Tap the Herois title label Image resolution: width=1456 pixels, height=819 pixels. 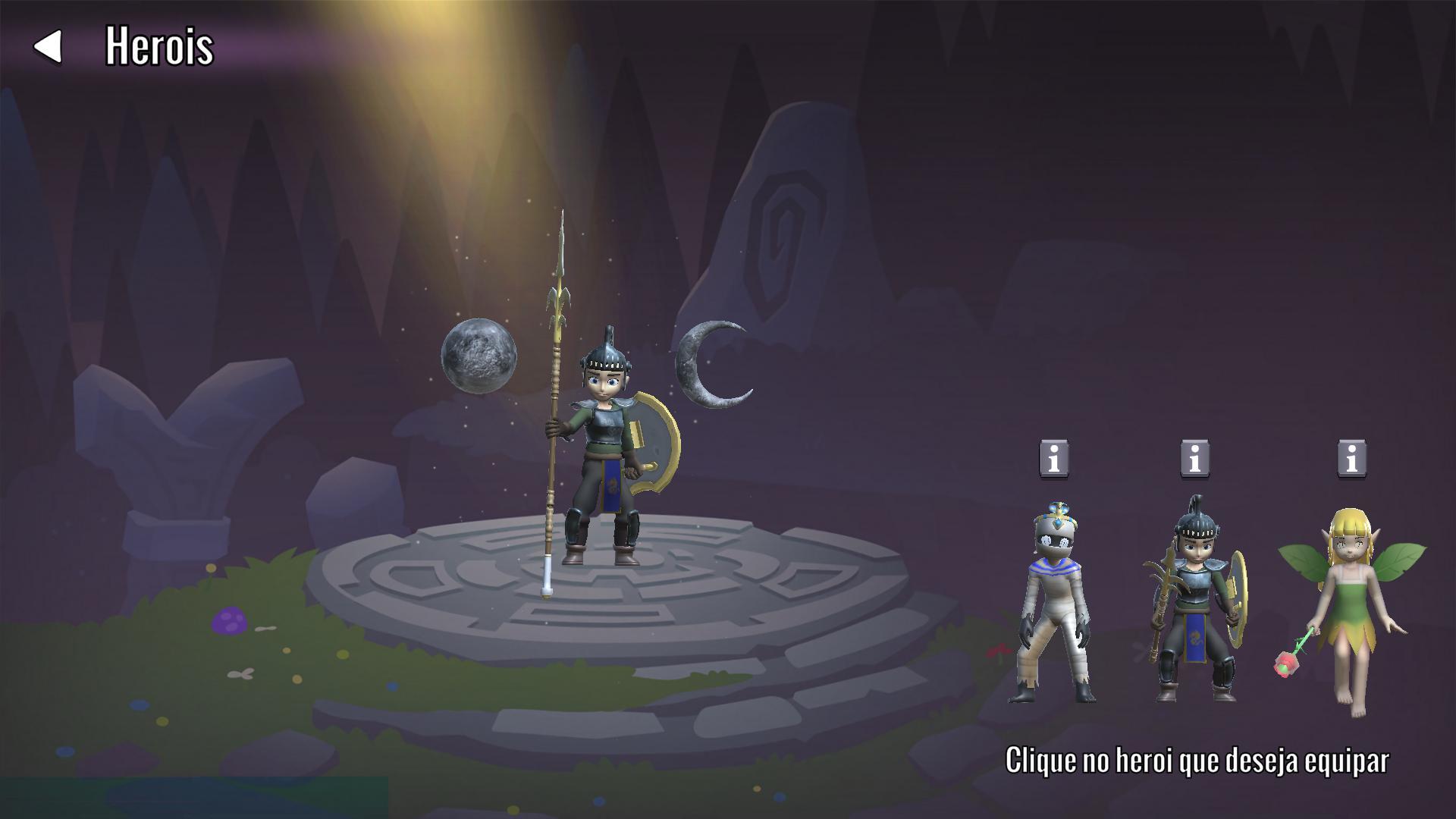[160, 48]
